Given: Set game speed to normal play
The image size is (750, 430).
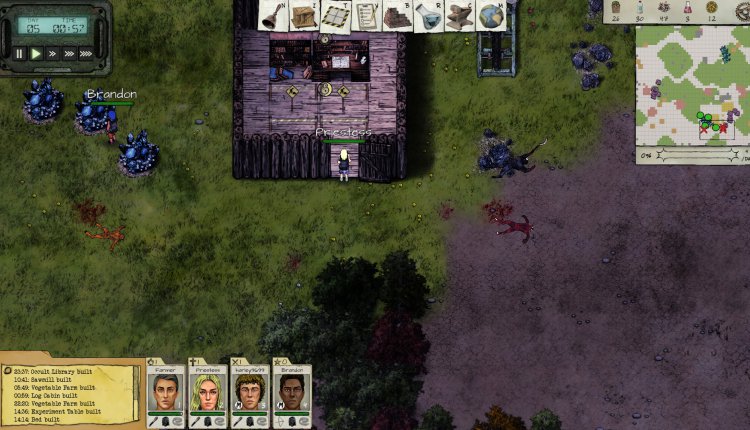Looking at the screenshot, I should (x=36, y=54).
